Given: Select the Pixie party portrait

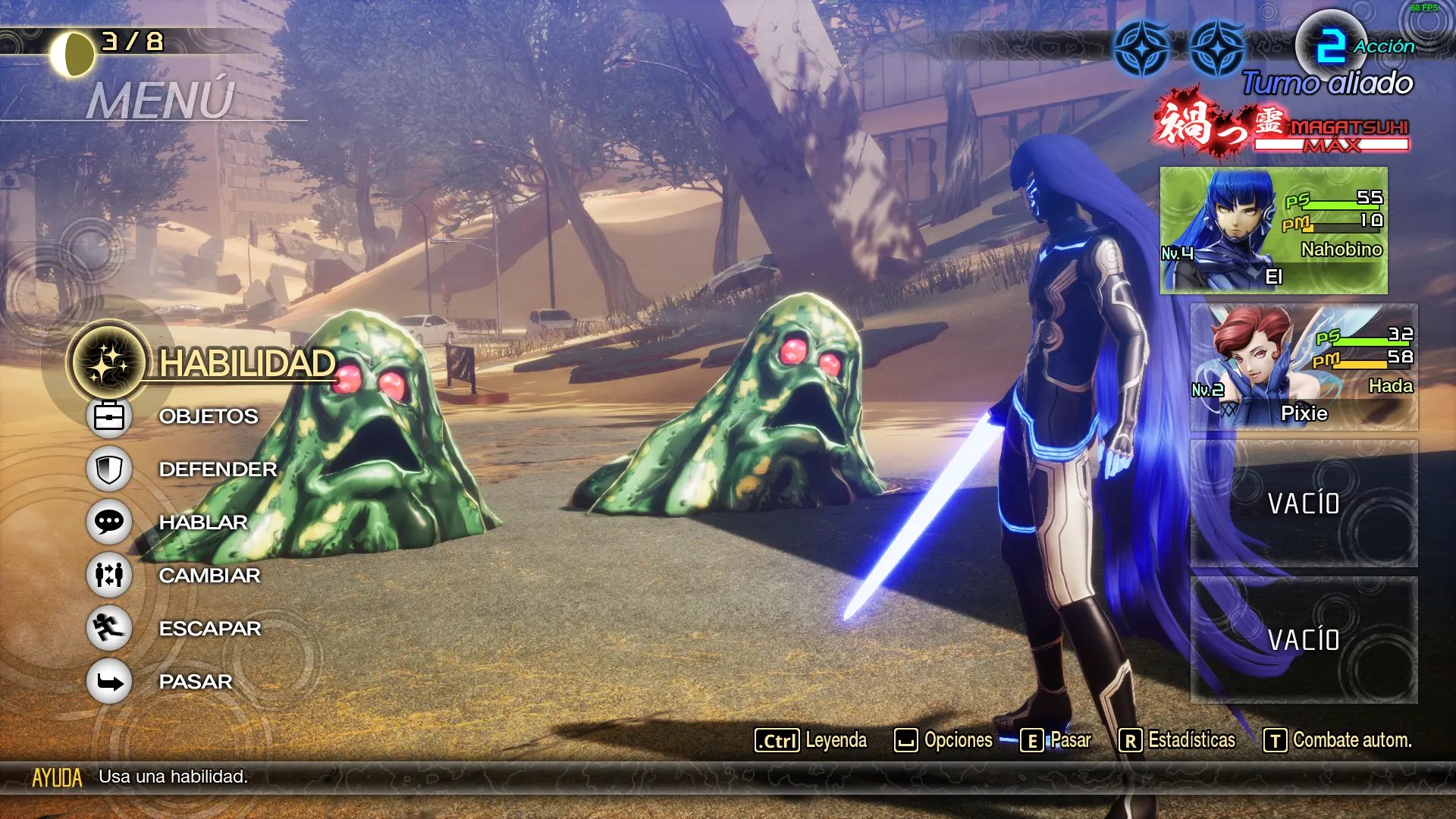Looking at the screenshot, I should point(1303,367).
